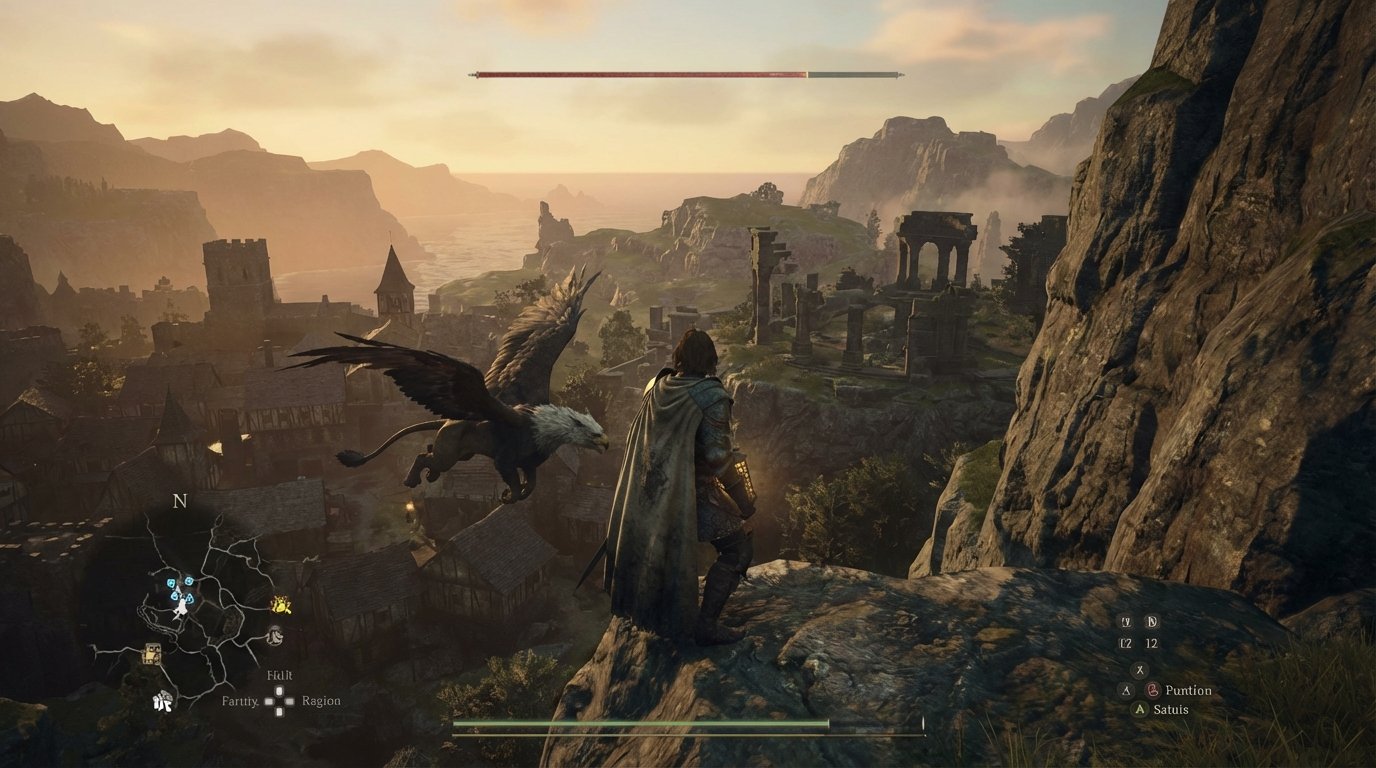The width and height of the screenshot is (1376, 768).
Task: Click the inn house icon on the minimap
Action: tap(151, 653)
